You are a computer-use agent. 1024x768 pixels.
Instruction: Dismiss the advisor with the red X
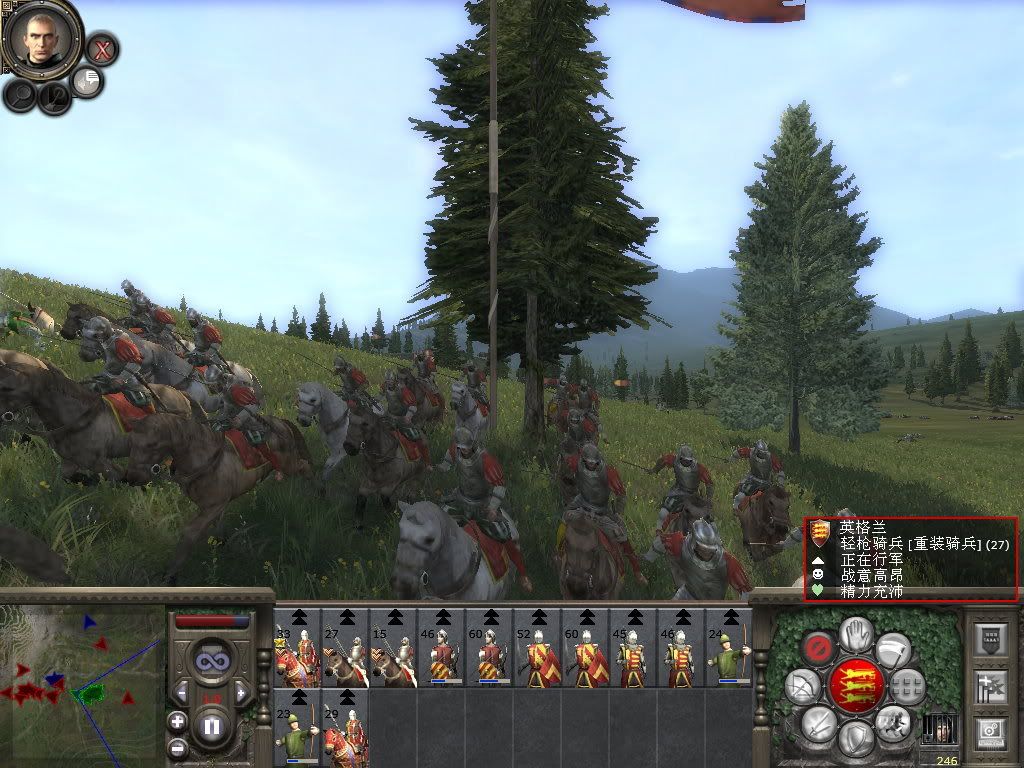101,48
